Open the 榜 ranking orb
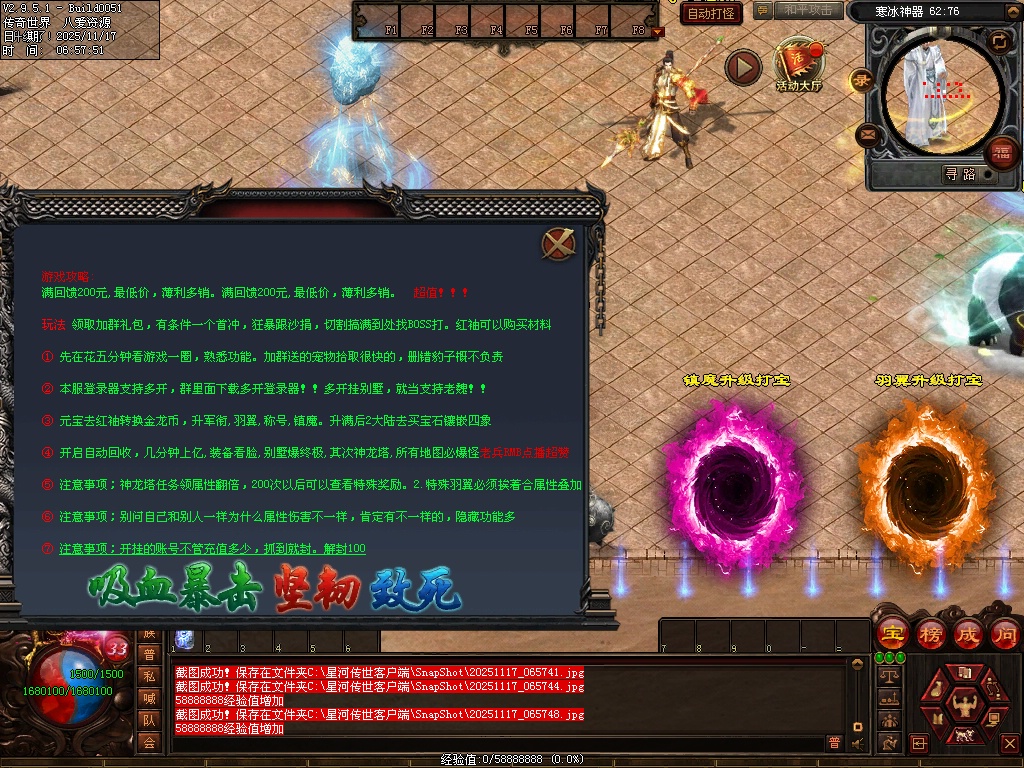This screenshot has width=1024, height=768. [x=930, y=633]
